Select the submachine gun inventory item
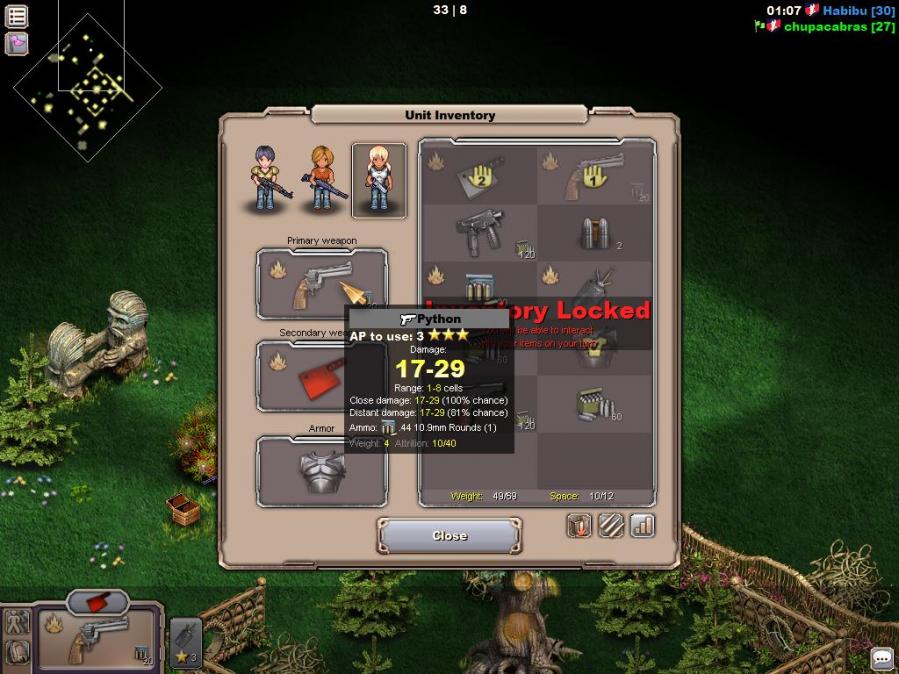The image size is (899, 674). [x=479, y=234]
